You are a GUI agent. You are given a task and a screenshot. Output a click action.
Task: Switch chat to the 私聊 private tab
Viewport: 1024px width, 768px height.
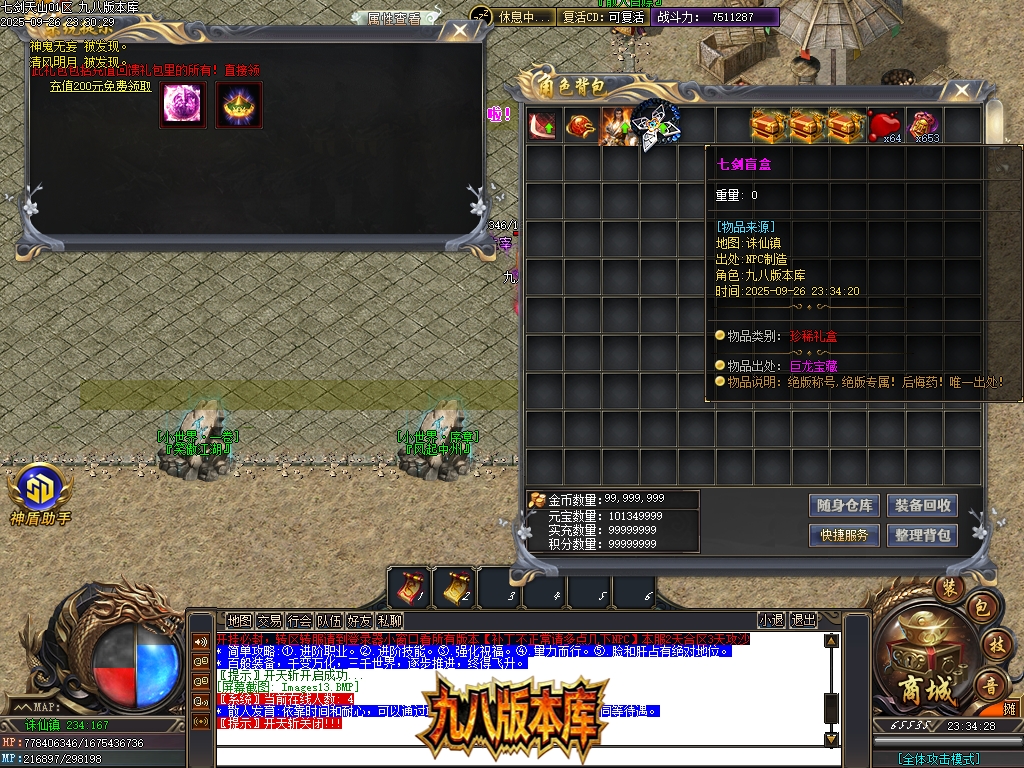tap(389, 621)
